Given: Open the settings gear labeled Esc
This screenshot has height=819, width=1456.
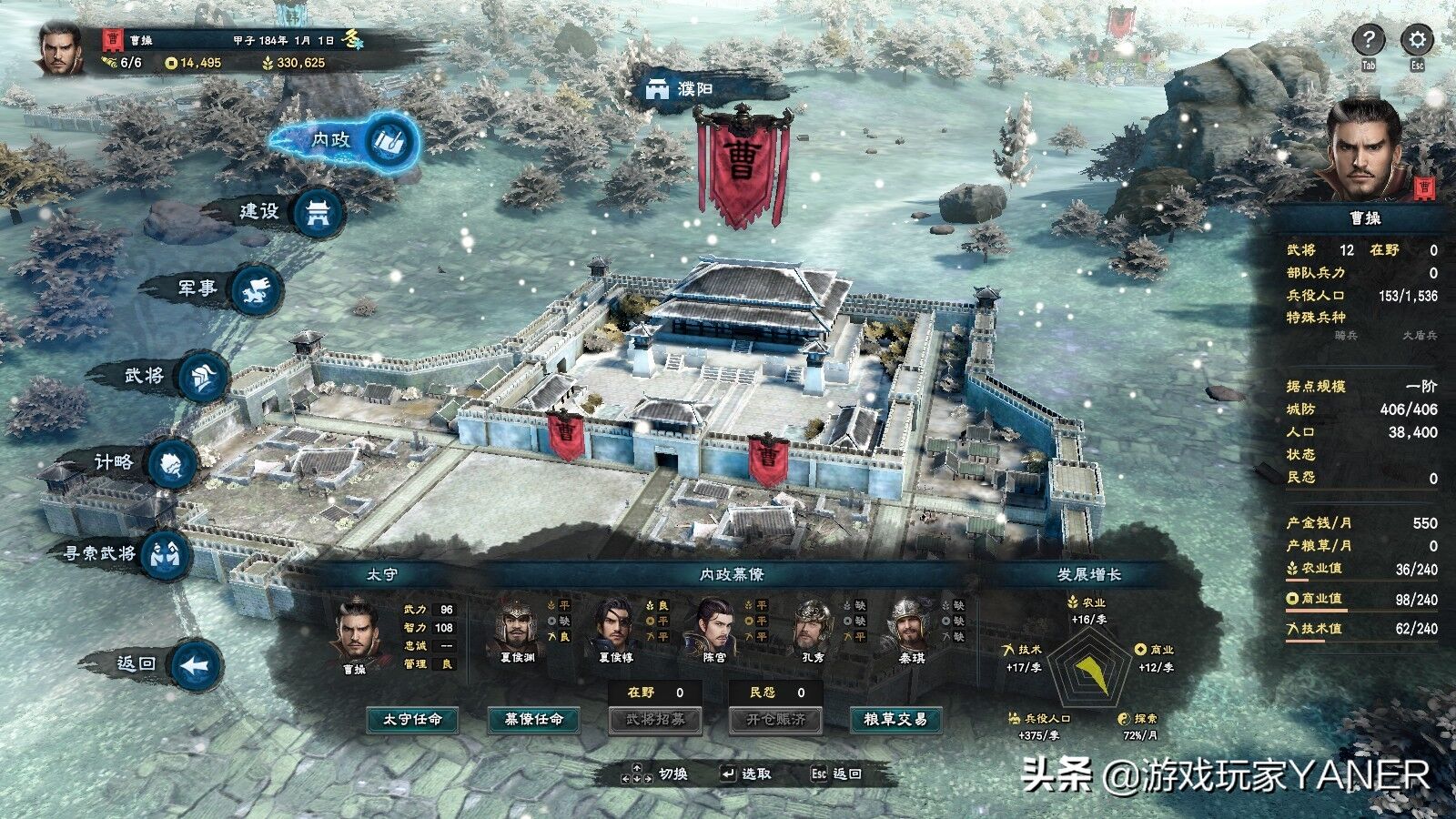Looking at the screenshot, I should pyautogui.click(x=1415, y=40).
